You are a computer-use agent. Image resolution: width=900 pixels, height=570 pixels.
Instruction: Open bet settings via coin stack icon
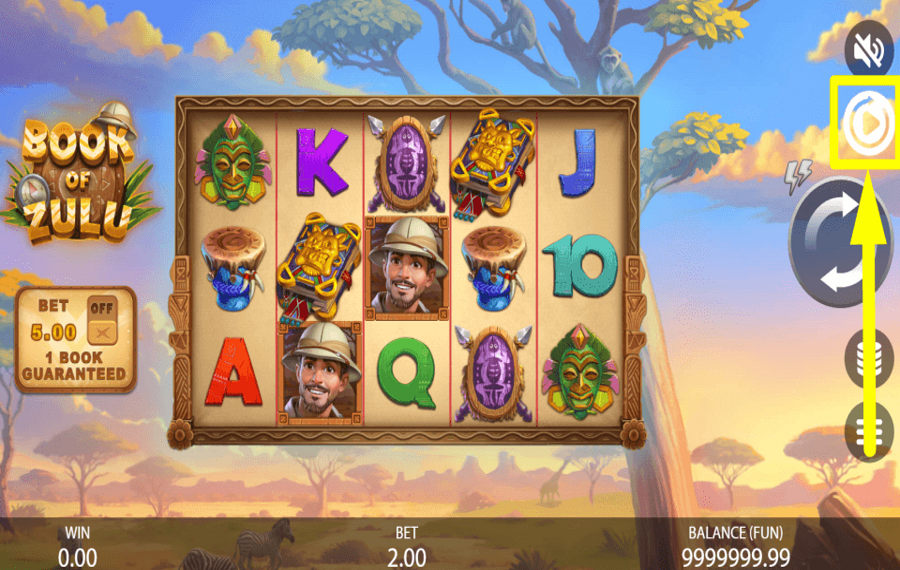(x=865, y=356)
